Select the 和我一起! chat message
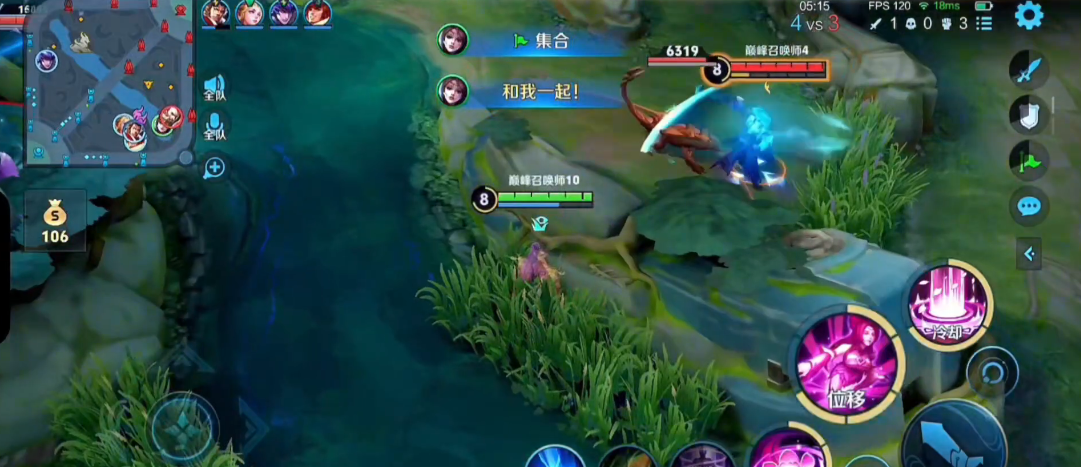This screenshot has height=467, width=1081. pos(541,92)
